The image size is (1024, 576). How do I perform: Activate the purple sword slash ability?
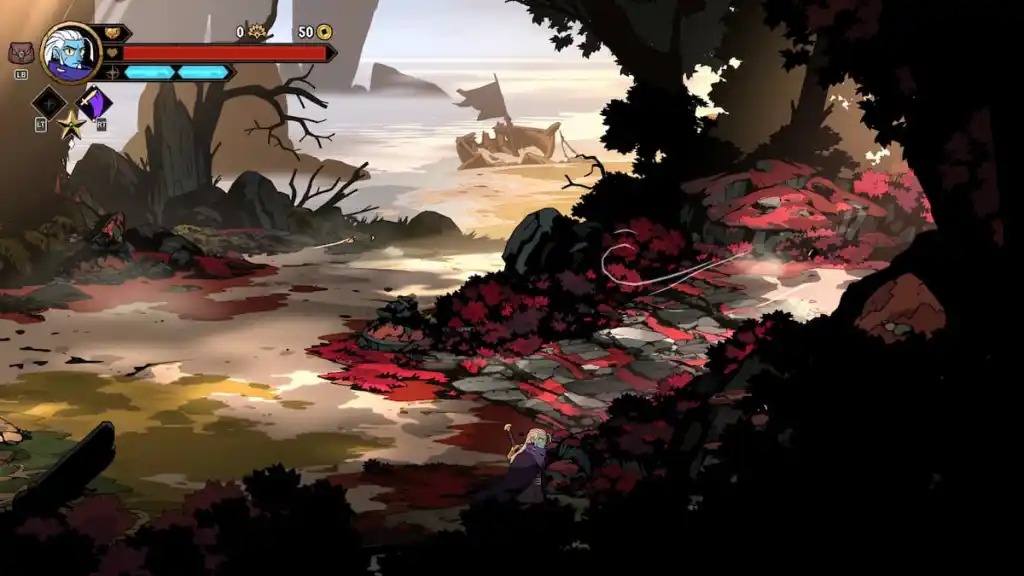tap(95, 102)
